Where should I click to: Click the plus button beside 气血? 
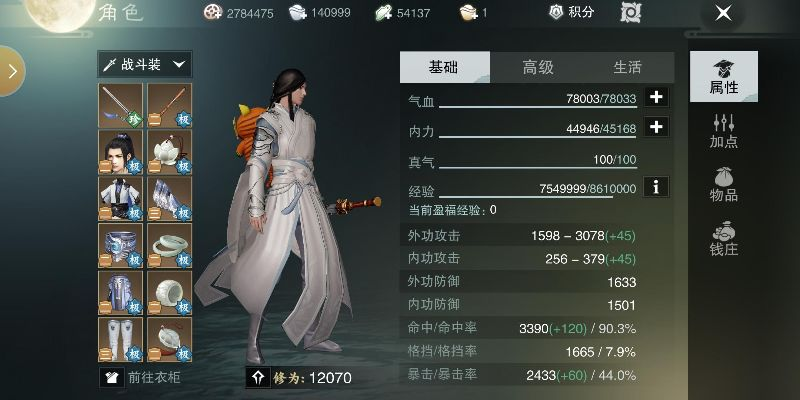(x=656, y=98)
